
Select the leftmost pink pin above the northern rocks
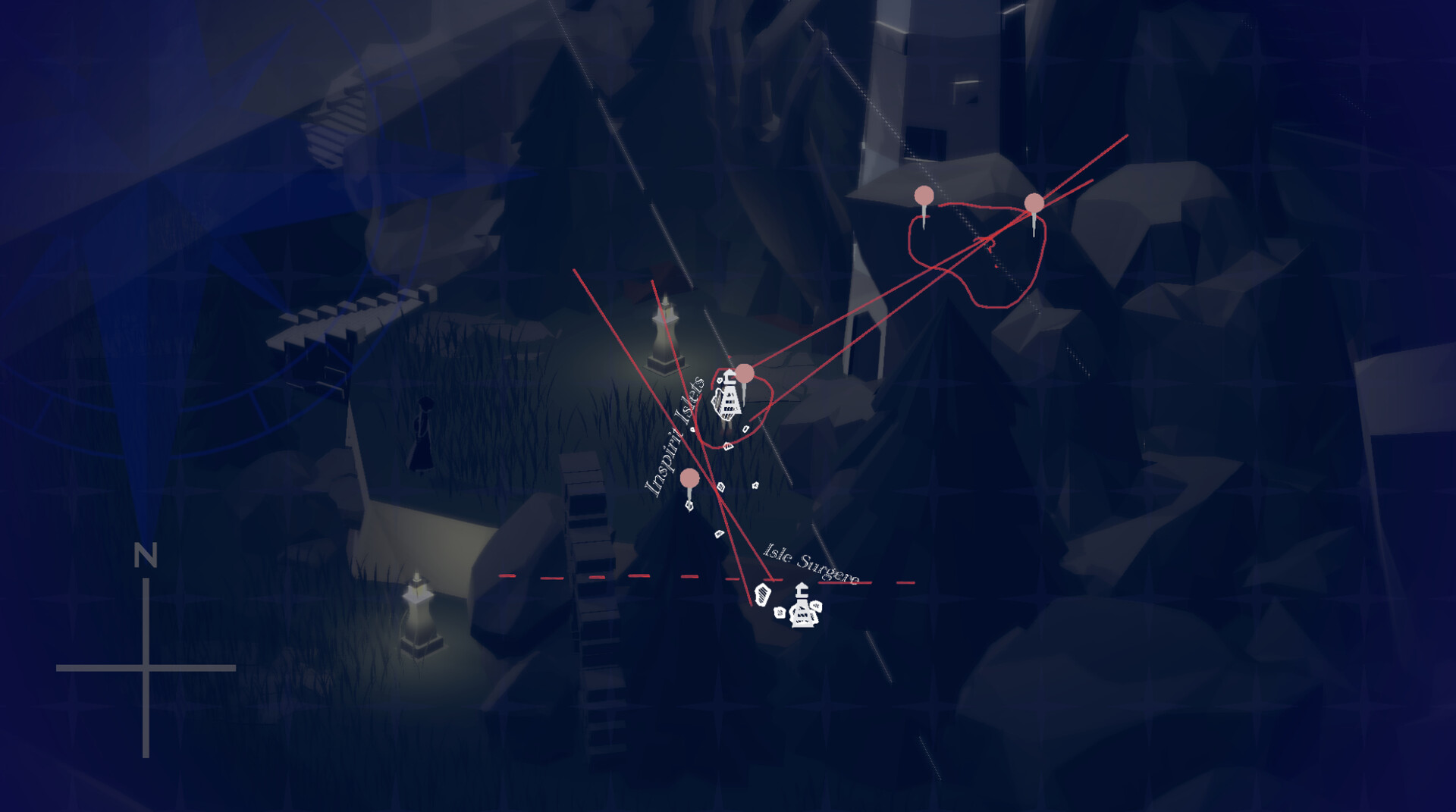(923, 196)
